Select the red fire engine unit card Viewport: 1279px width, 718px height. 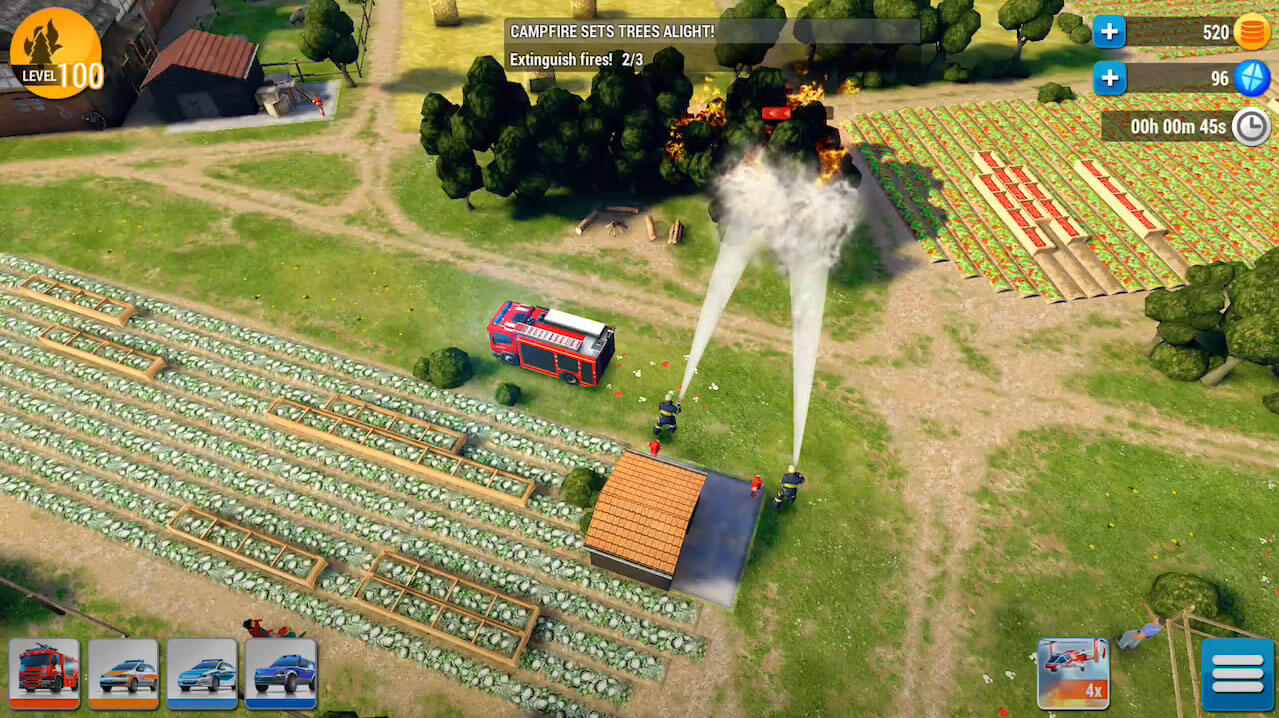44,672
